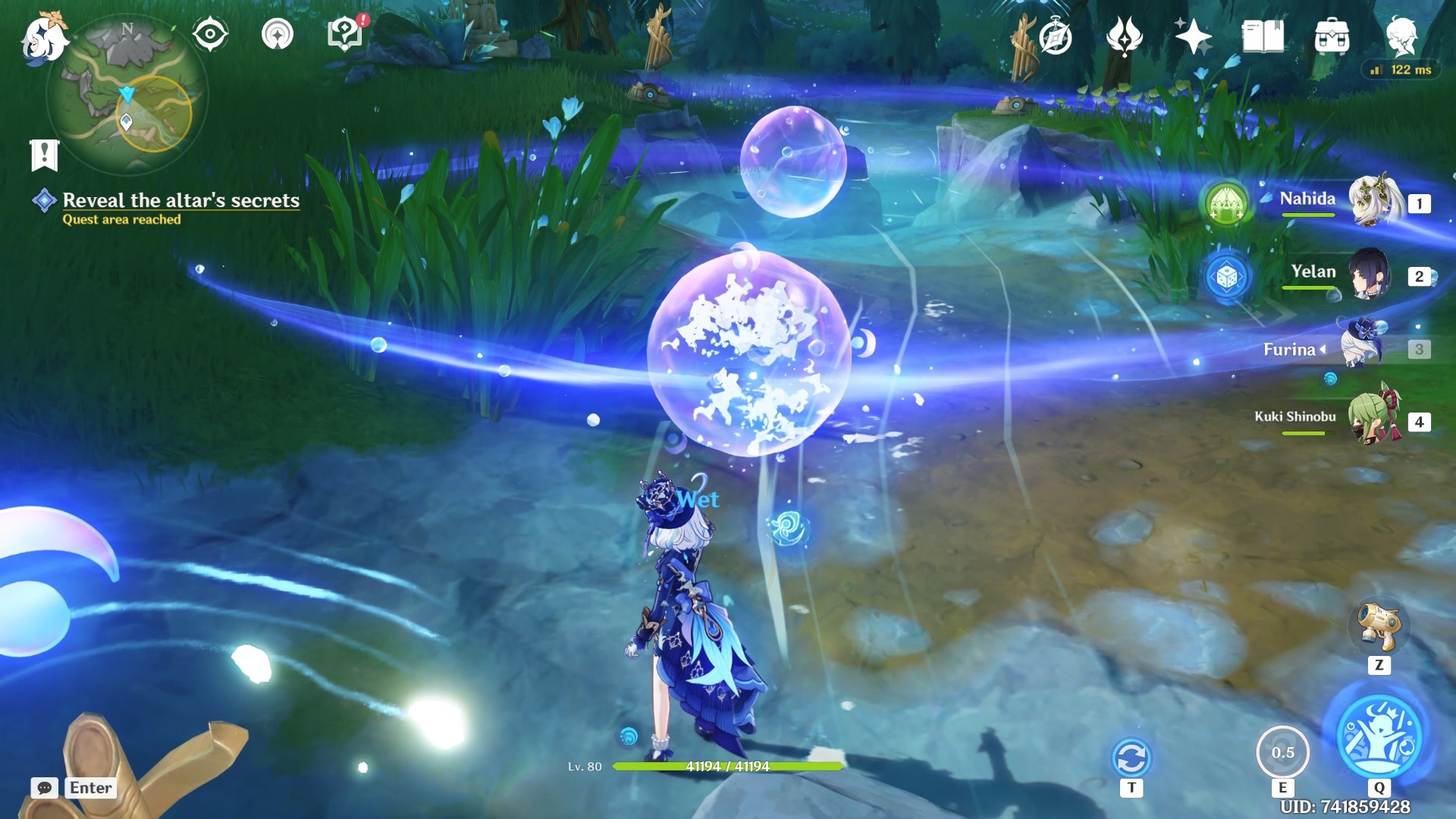Open quest 'Reveal the altar's secrets'
The width and height of the screenshot is (1456, 819).
180,201
